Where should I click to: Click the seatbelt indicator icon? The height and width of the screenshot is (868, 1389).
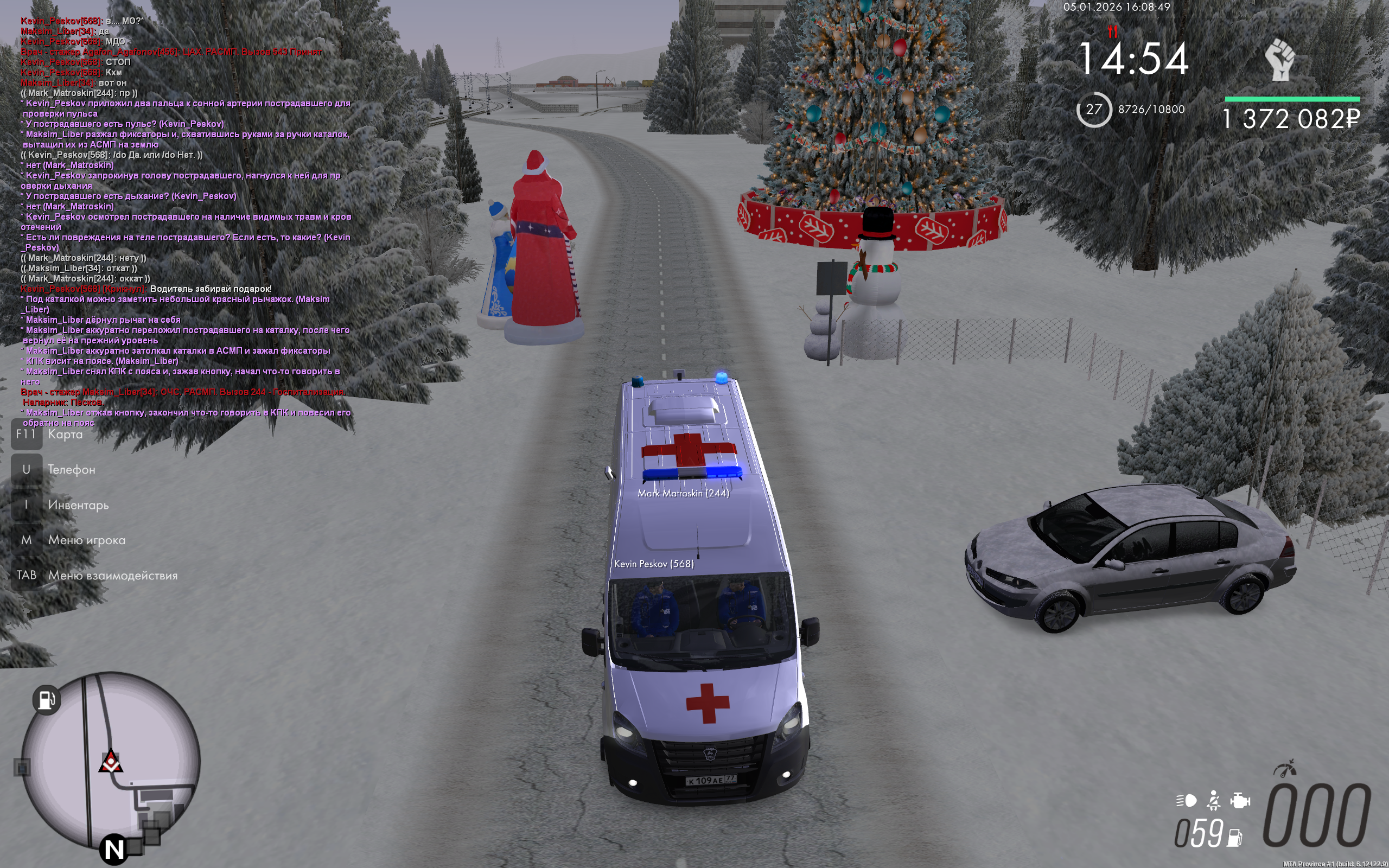[1213, 800]
